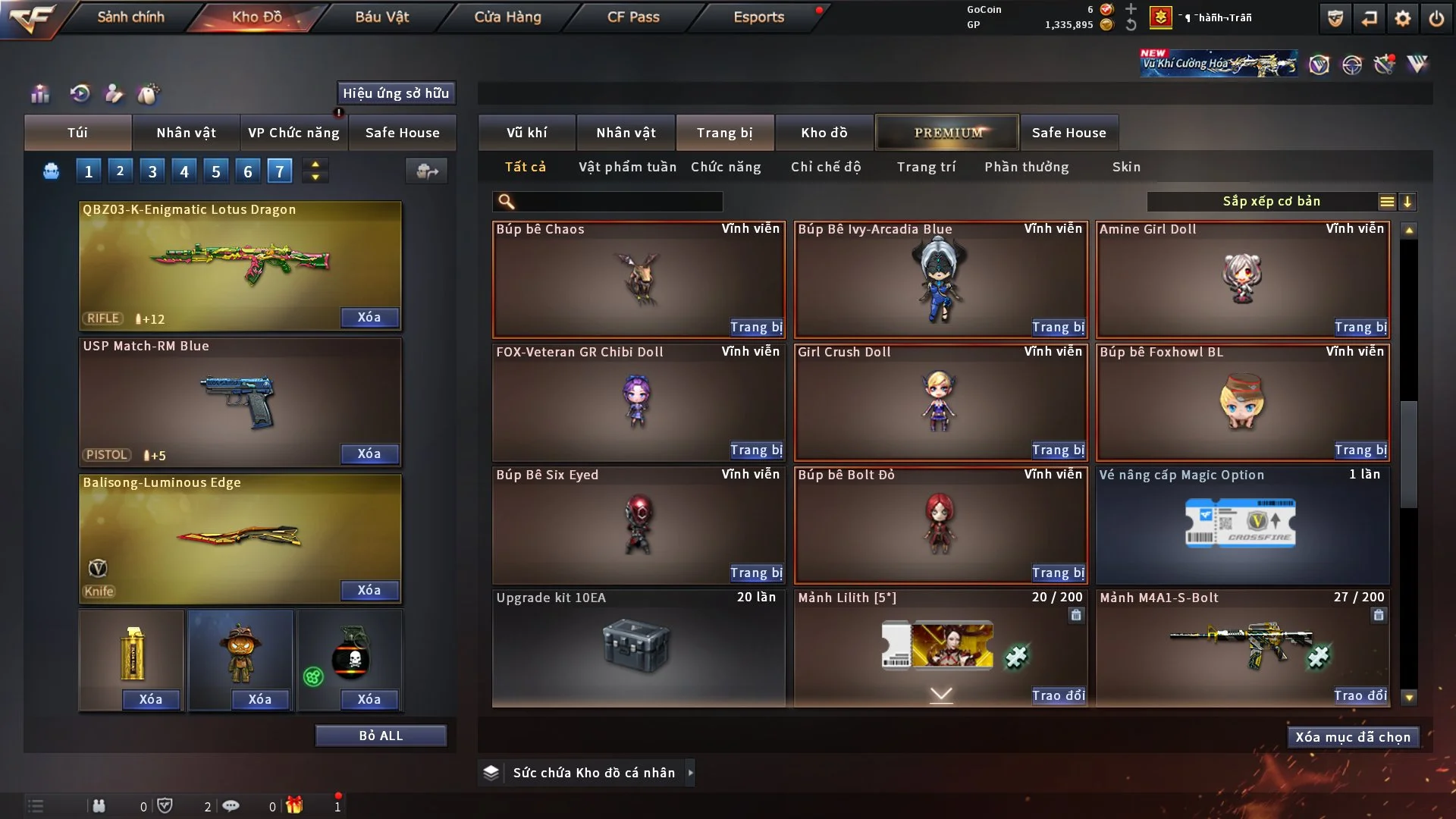This screenshot has height=819, width=1456.
Task: Open the PREMIUM inventory tab
Action: [947, 133]
